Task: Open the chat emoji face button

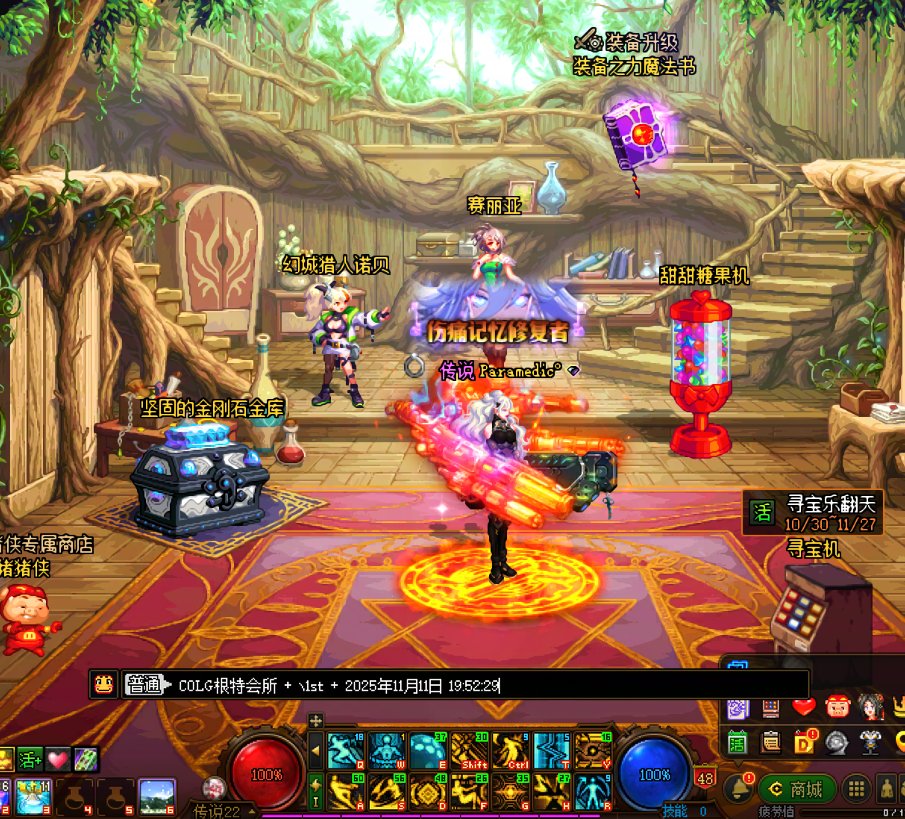Action: (102, 685)
